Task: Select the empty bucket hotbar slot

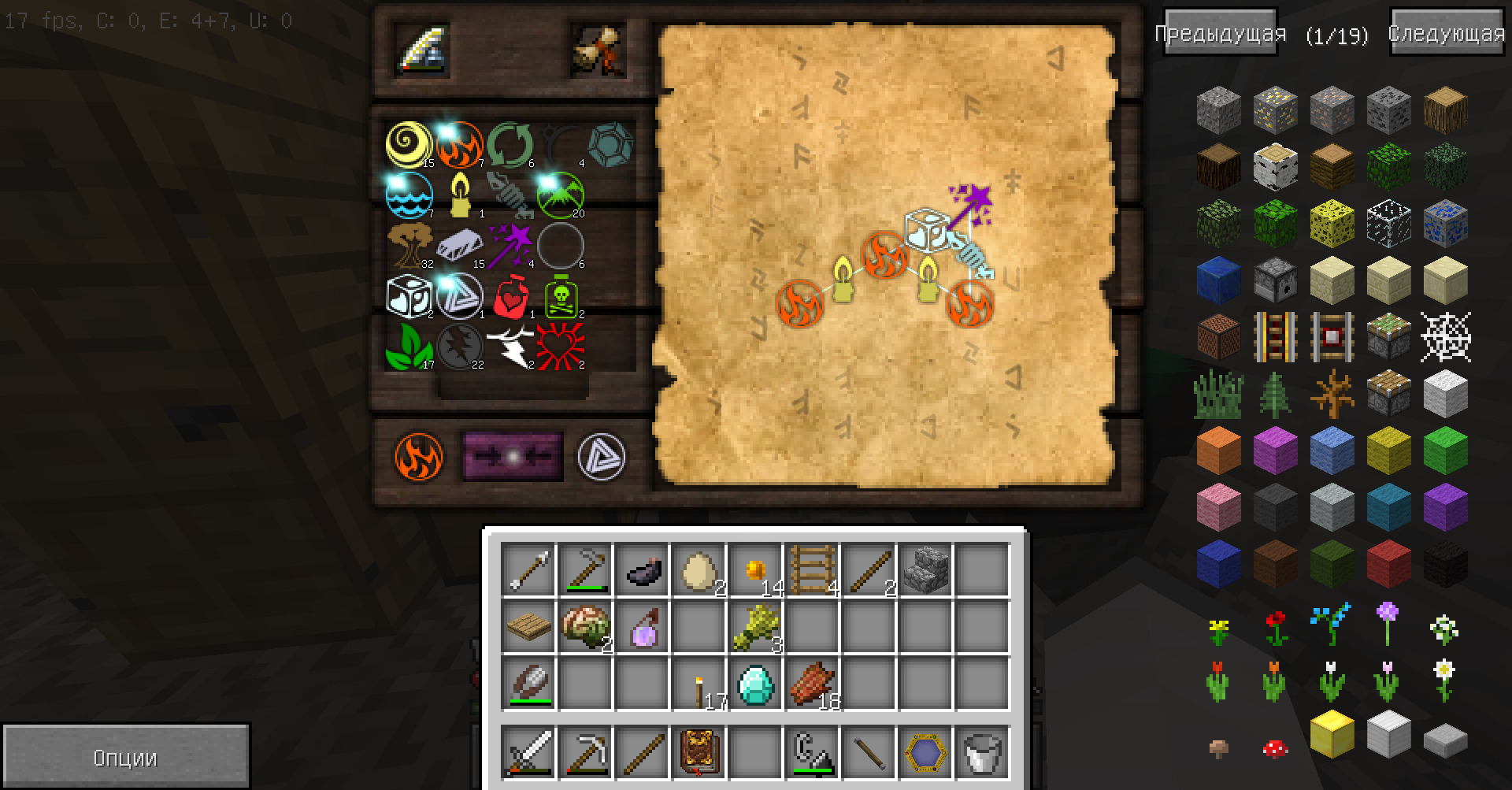Action: (982, 753)
